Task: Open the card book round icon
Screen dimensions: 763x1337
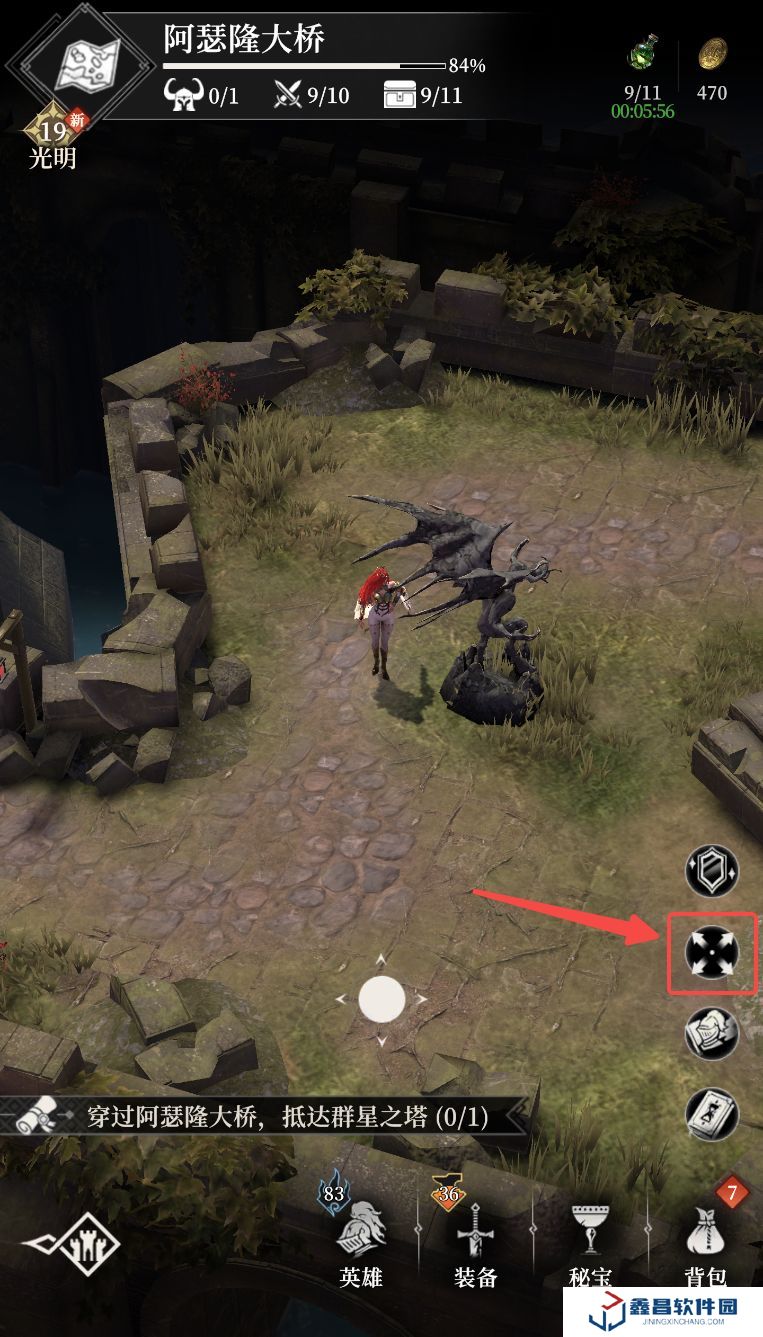Action: coord(712,1113)
